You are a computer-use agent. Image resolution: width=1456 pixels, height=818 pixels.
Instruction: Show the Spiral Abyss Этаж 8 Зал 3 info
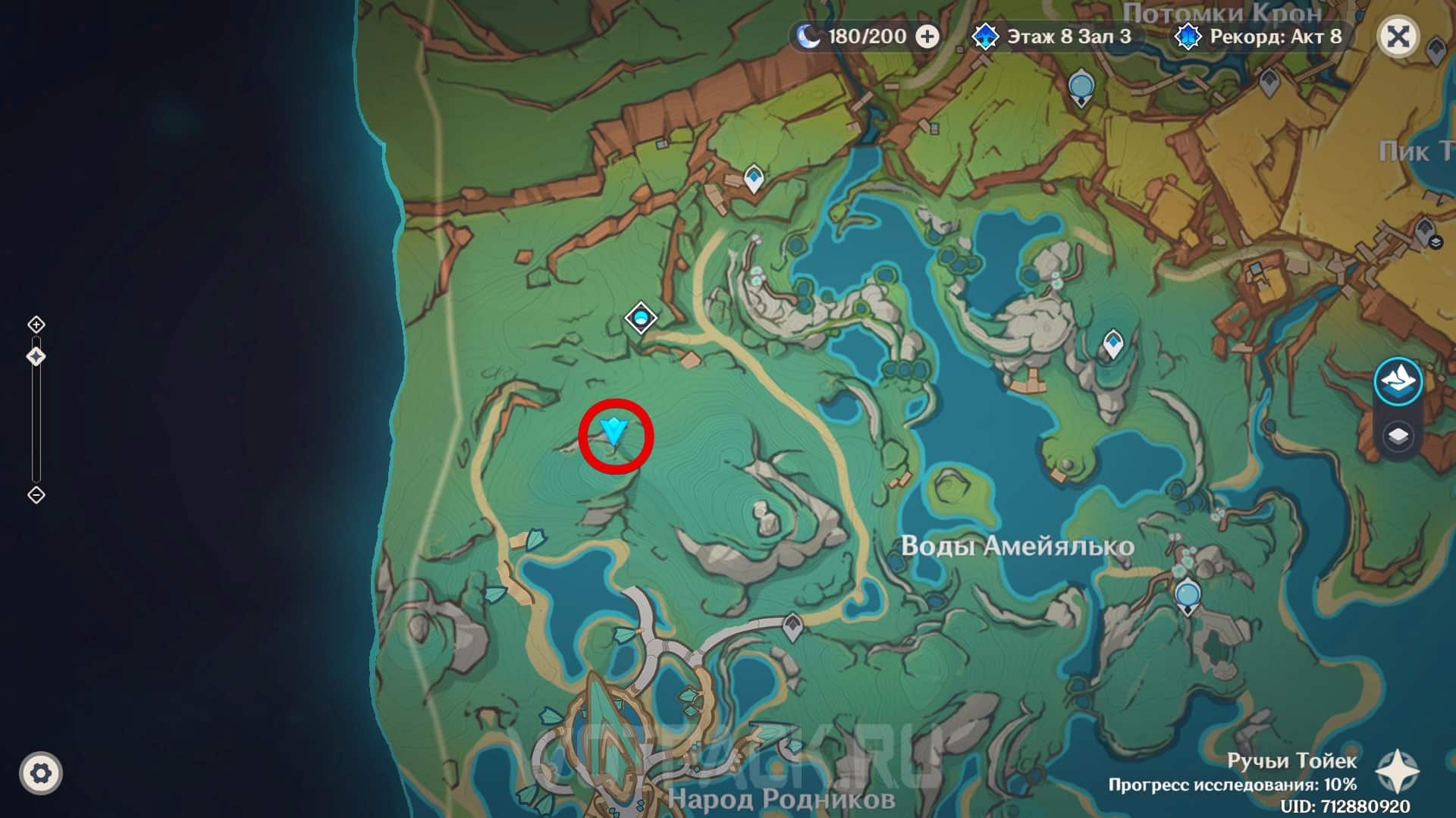pos(1054,36)
